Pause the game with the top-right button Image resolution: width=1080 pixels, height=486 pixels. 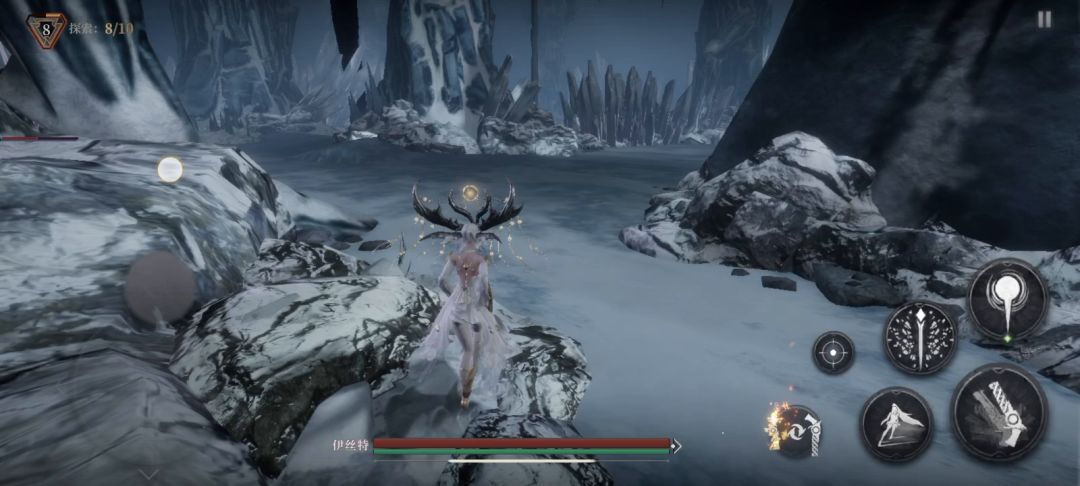1044,19
